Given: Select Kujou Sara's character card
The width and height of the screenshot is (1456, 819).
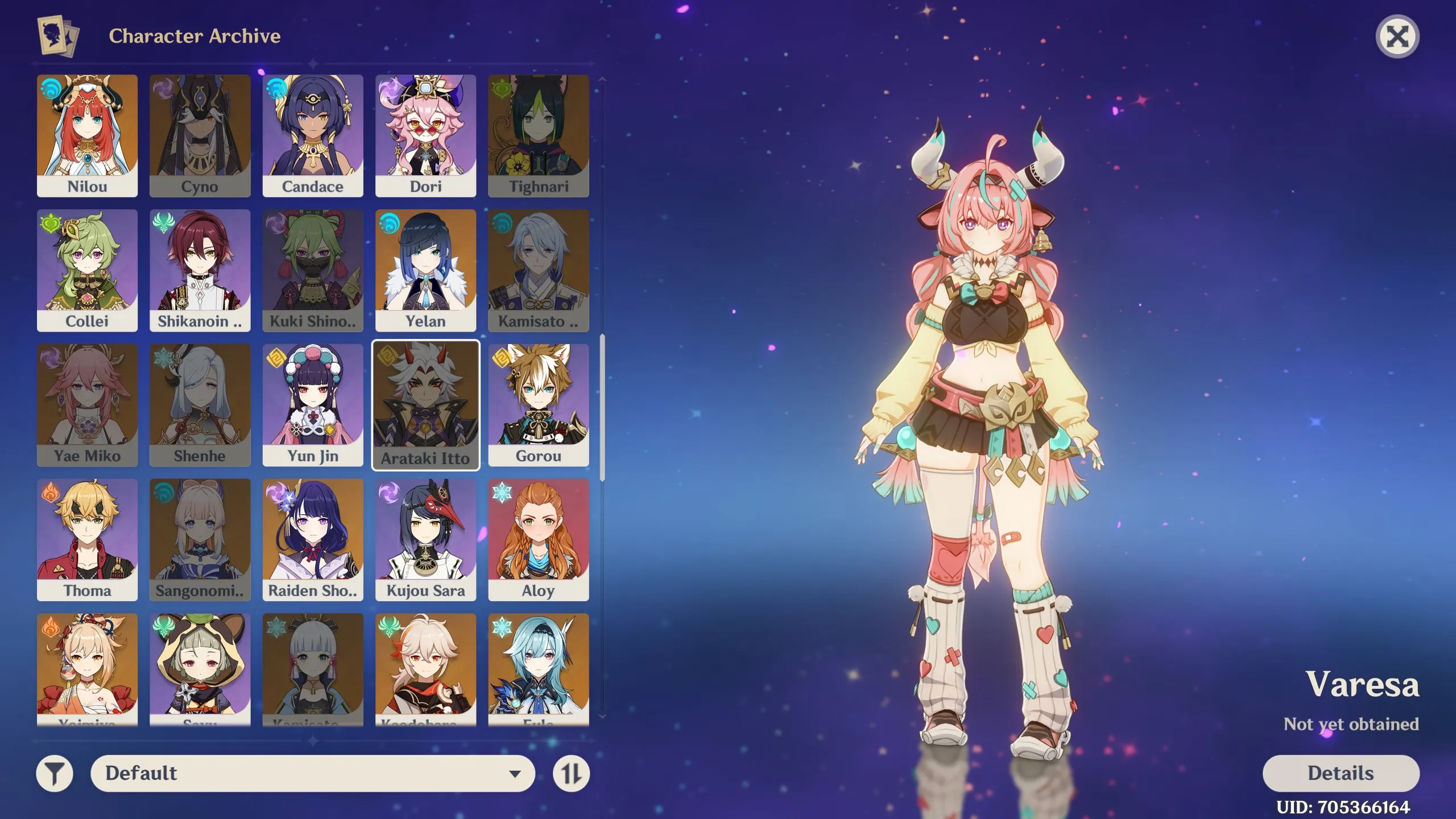Looking at the screenshot, I should (427, 537).
